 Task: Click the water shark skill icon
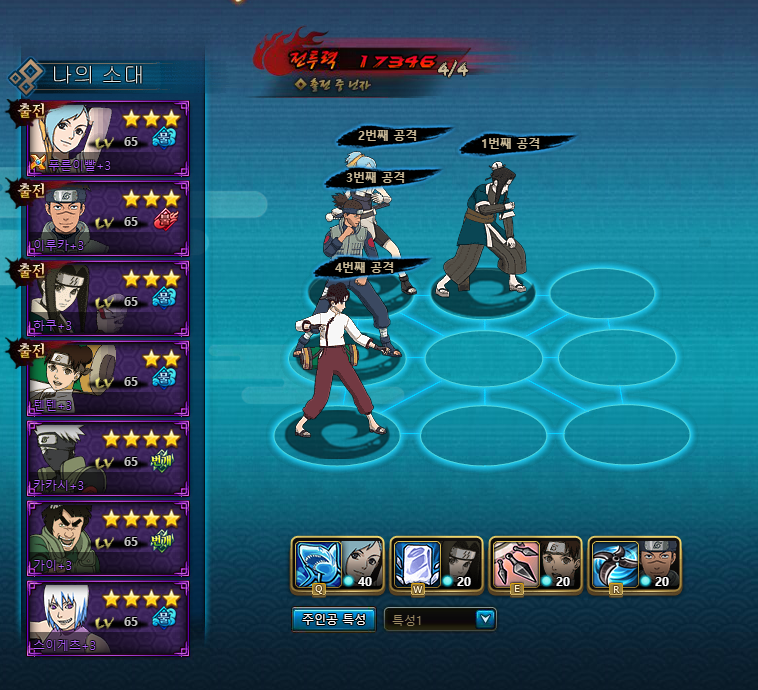click(317, 564)
